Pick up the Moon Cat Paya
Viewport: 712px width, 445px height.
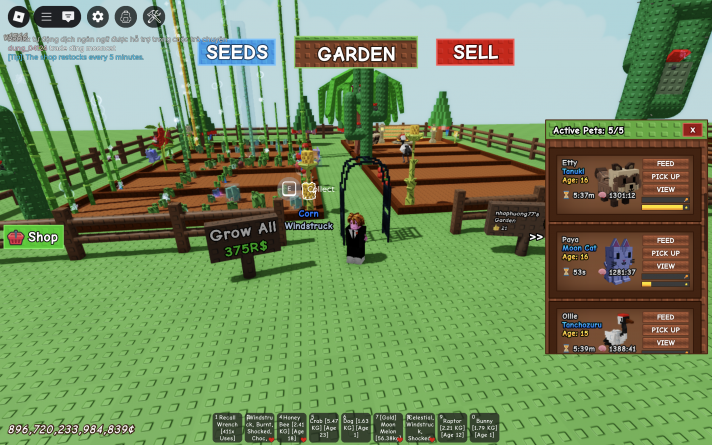(665, 253)
